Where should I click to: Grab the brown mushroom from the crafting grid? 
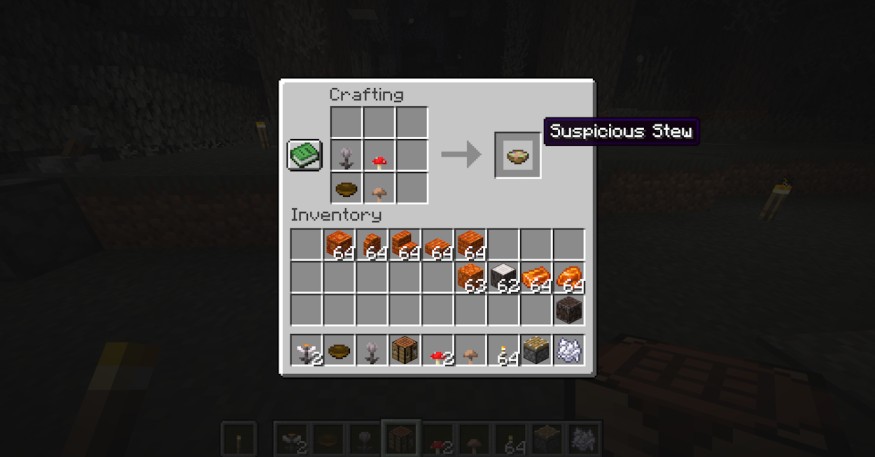tap(379, 188)
